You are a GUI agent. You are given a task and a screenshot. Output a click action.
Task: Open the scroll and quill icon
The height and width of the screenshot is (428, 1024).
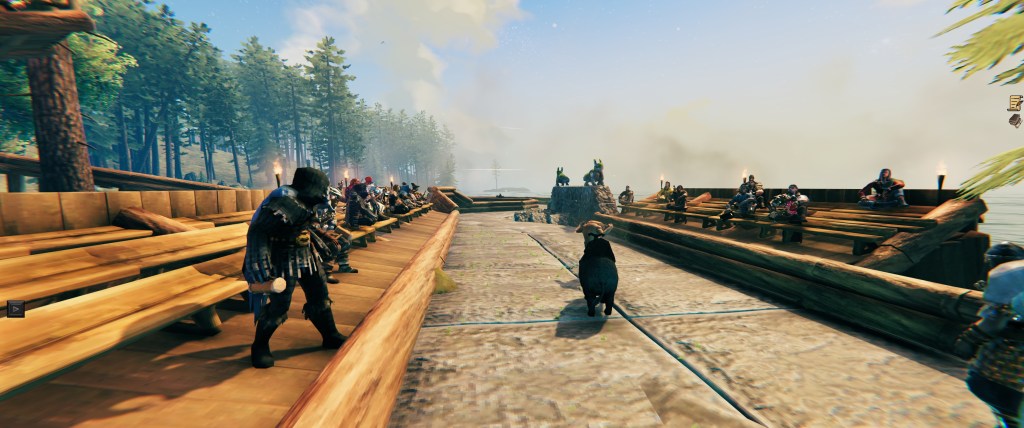click(x=1015, y=102)
